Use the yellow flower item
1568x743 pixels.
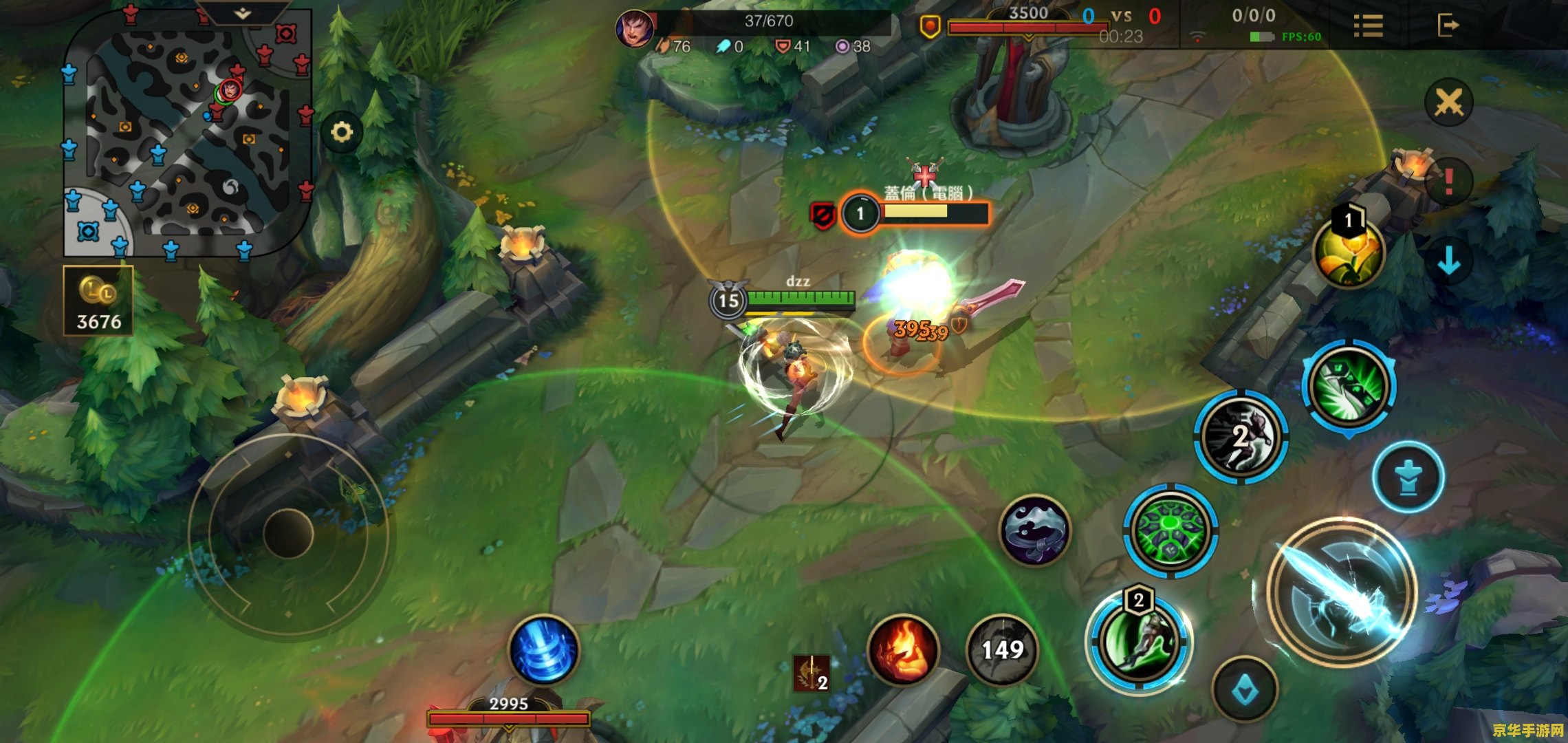[1348, 252]
